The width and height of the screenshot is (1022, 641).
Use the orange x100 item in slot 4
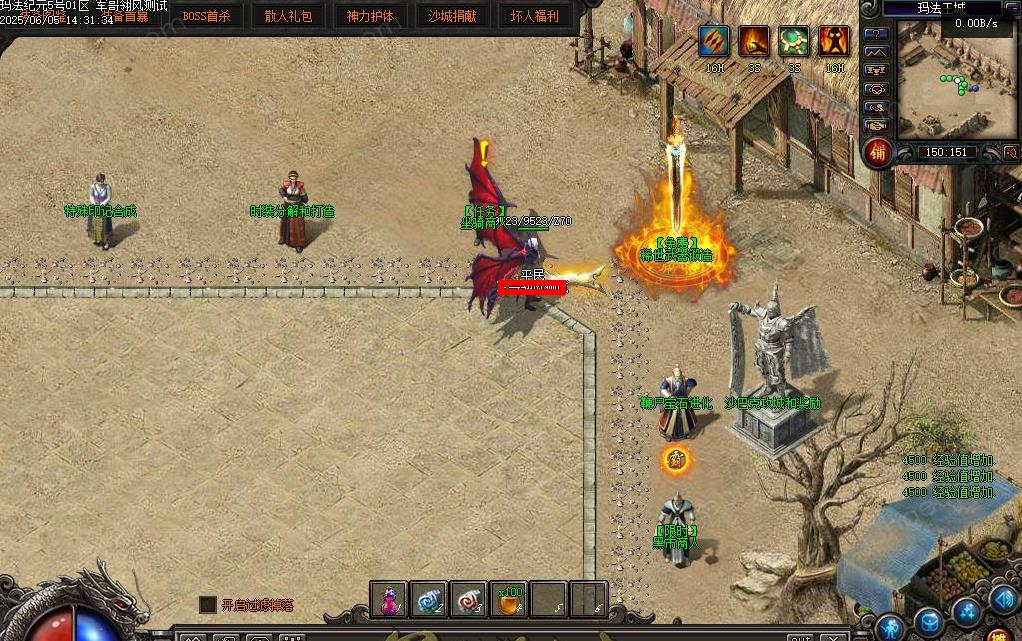509,600
